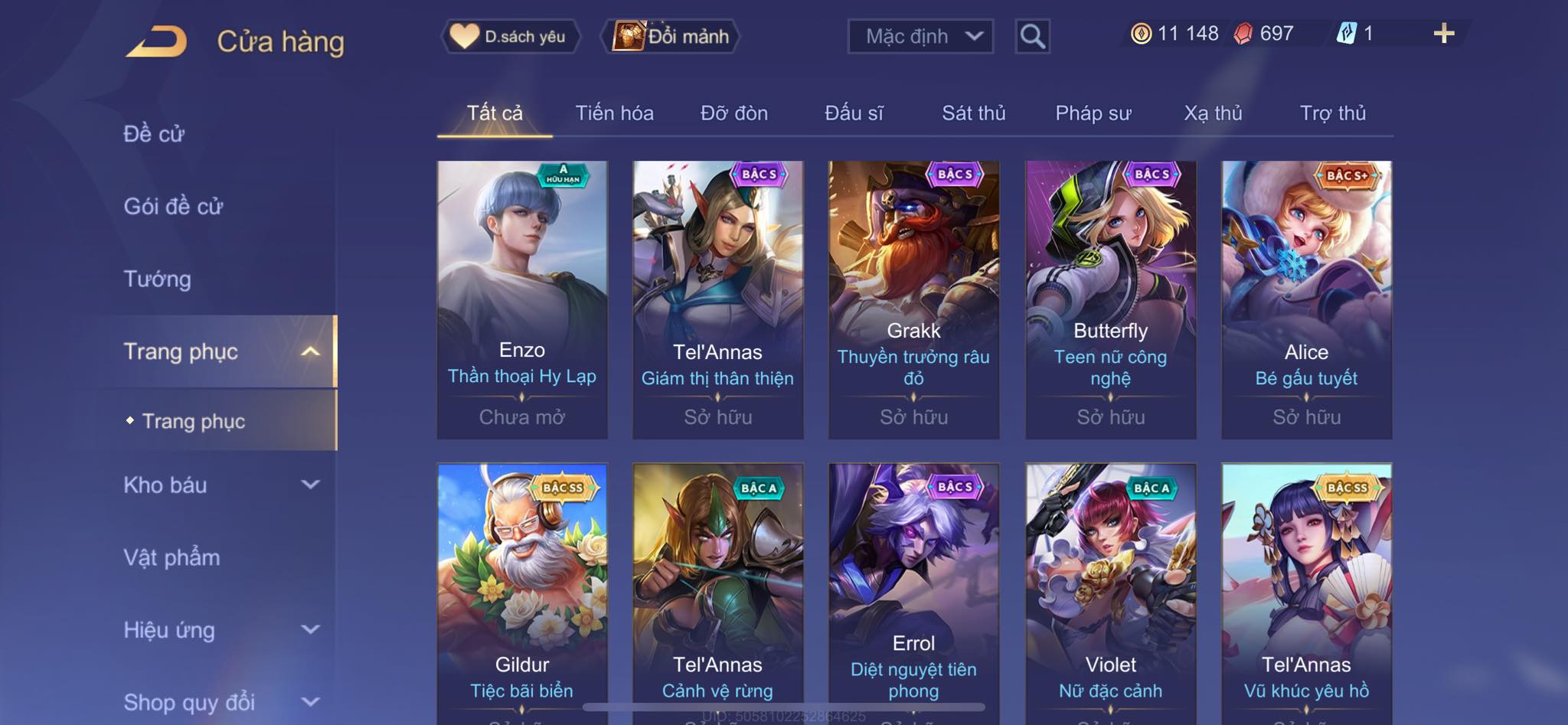Switch to the Pháp sư tab
This screenshot has height=725, width=1568.
[1093, 113]
